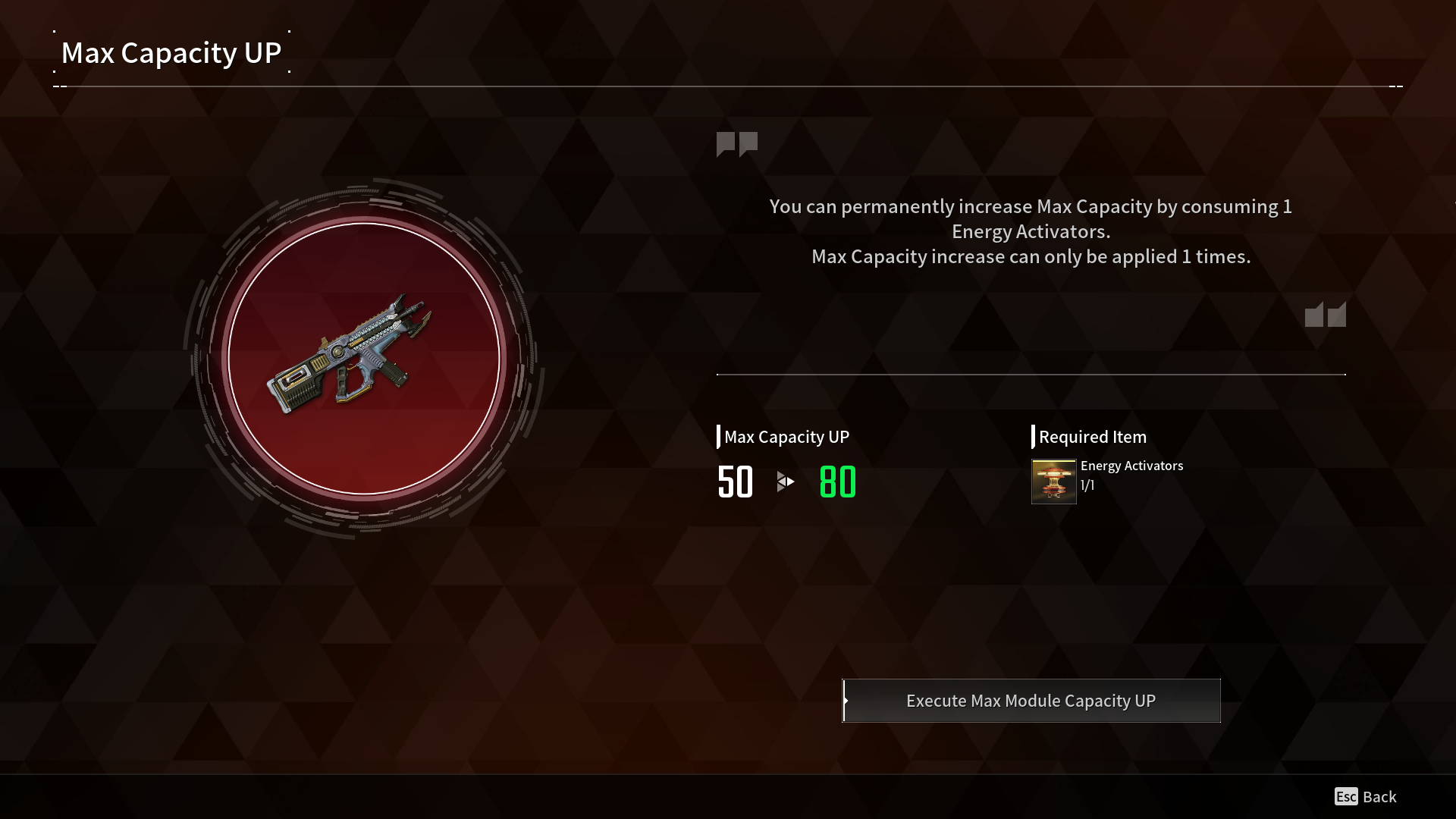
Task: Execute Max Module Capacity UP
Action: (1031, 701)
